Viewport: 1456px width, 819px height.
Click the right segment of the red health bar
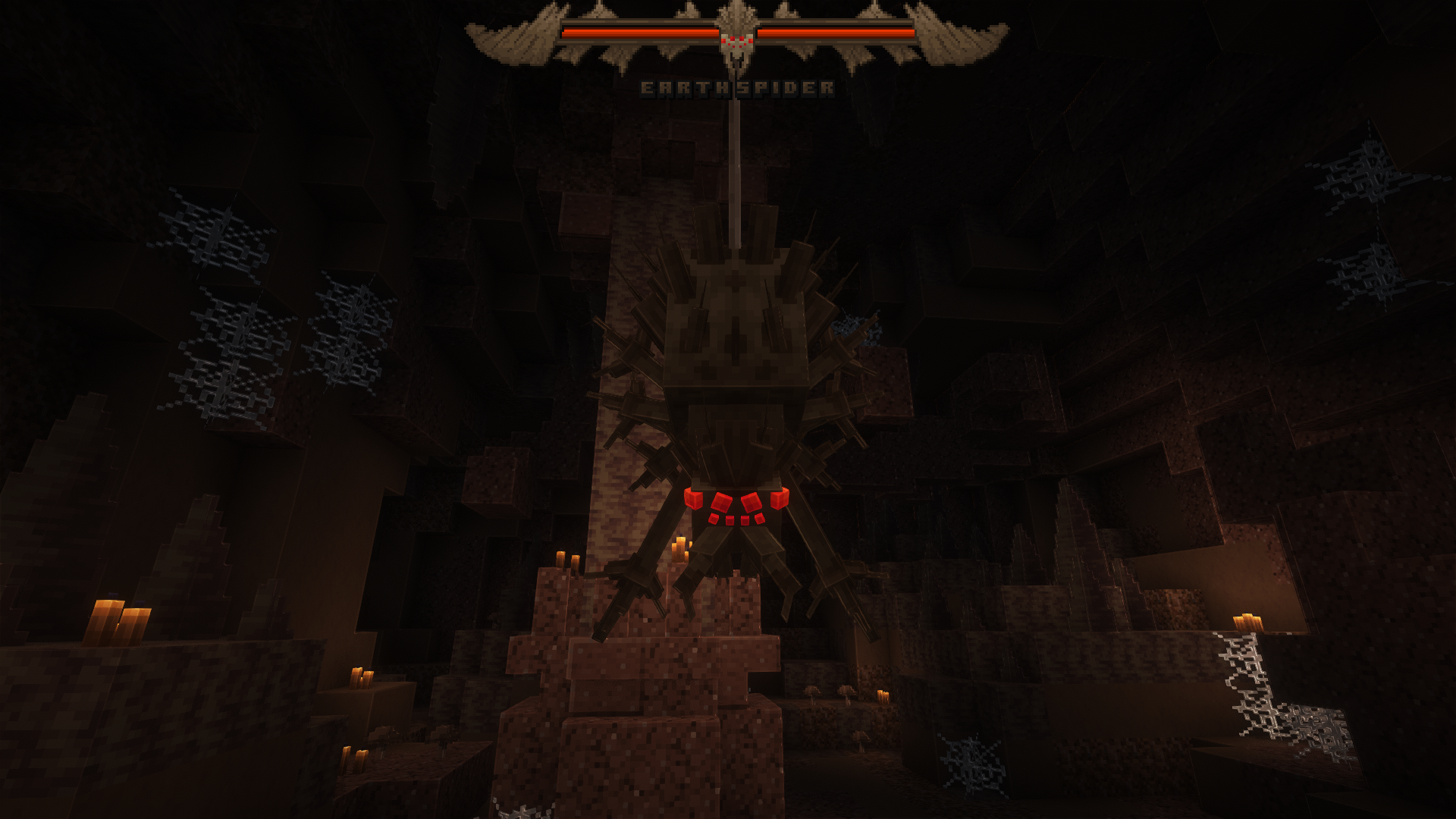coord(834,34)
